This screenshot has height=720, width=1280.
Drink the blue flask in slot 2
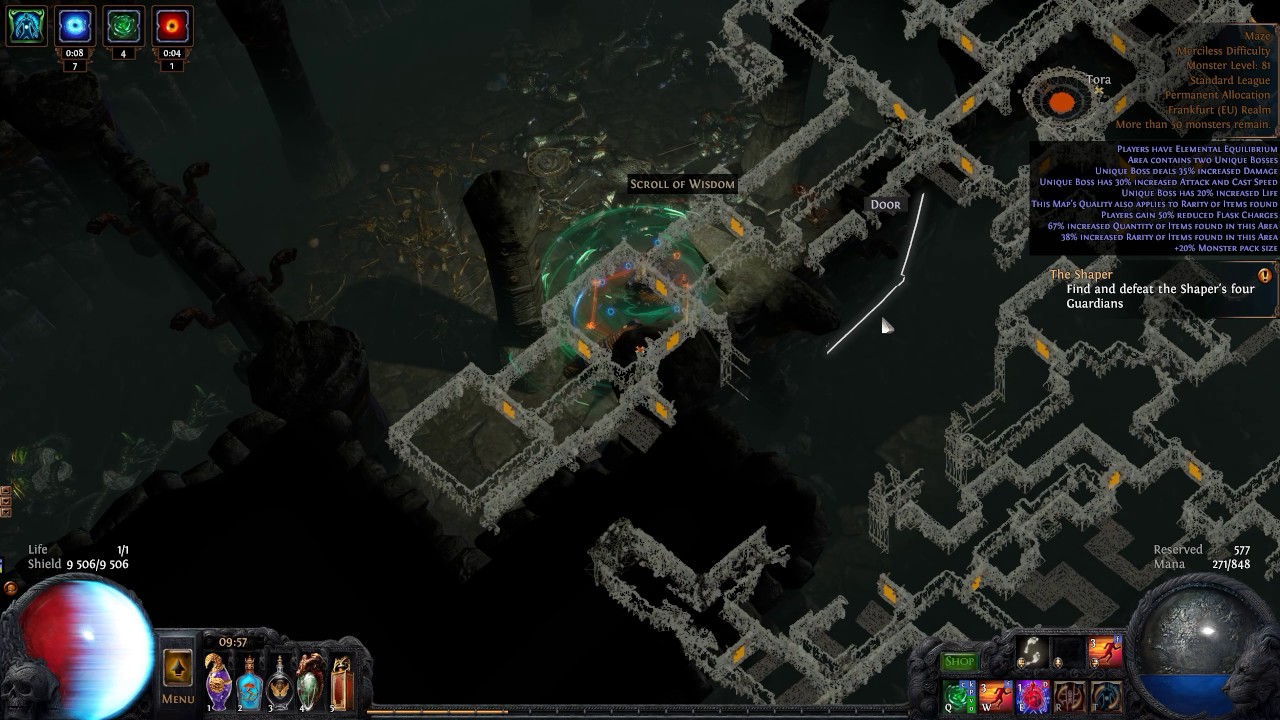[249, 682]
